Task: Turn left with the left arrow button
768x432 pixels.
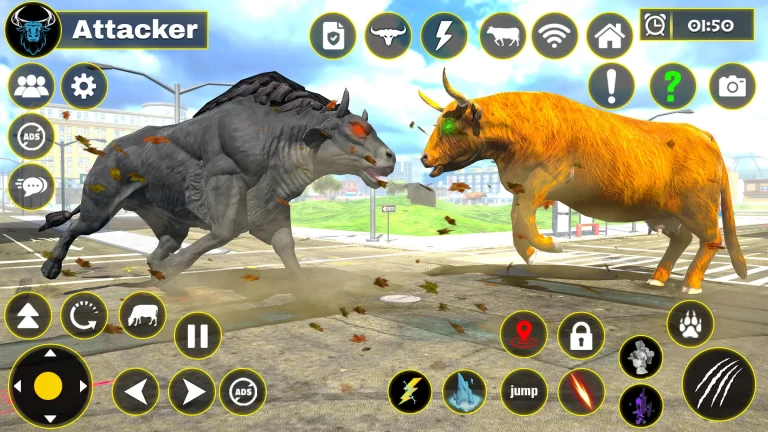Action: [x=136, y=391]
